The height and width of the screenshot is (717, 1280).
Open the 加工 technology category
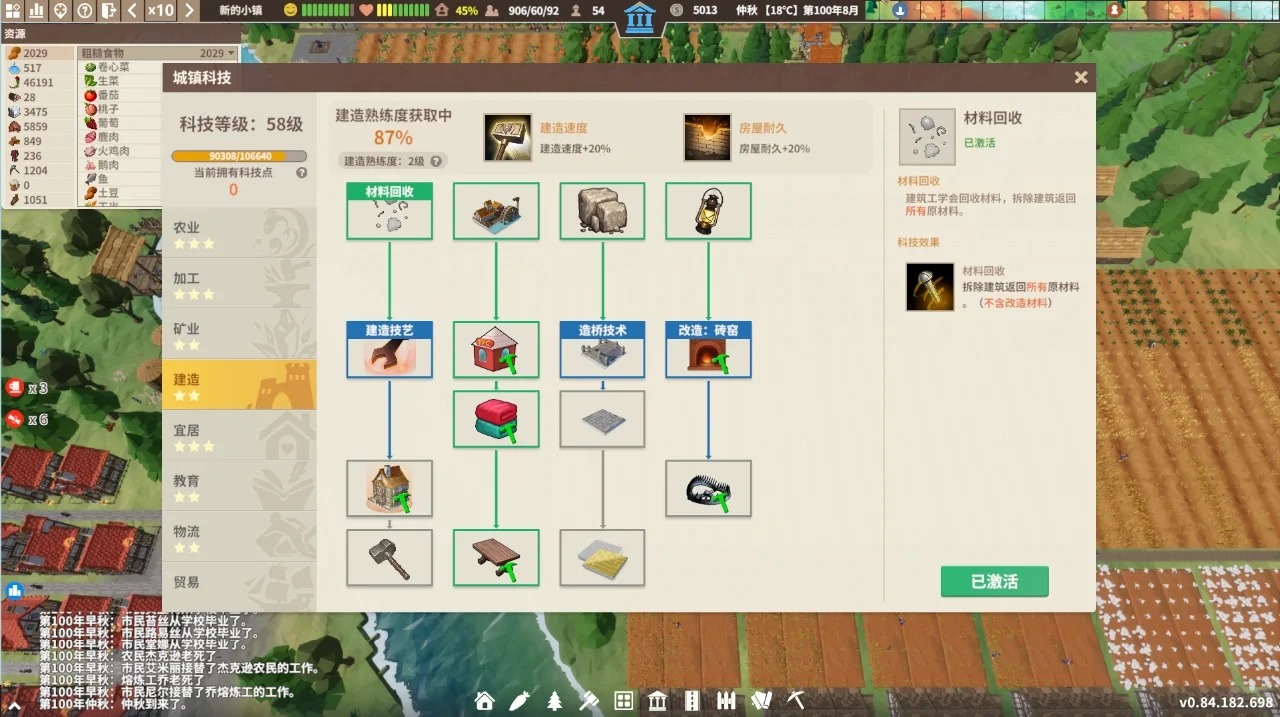[x=238, y=285]
